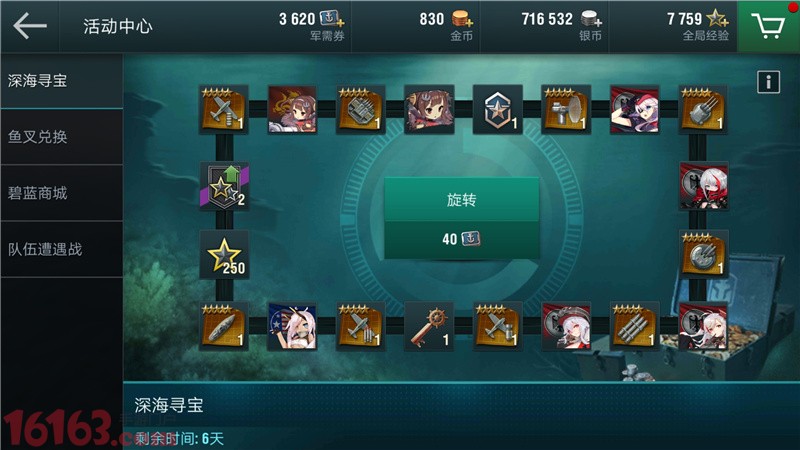The image size is (800, 450).
Task: Open the shopping cart store
Action: click(768, 26)
